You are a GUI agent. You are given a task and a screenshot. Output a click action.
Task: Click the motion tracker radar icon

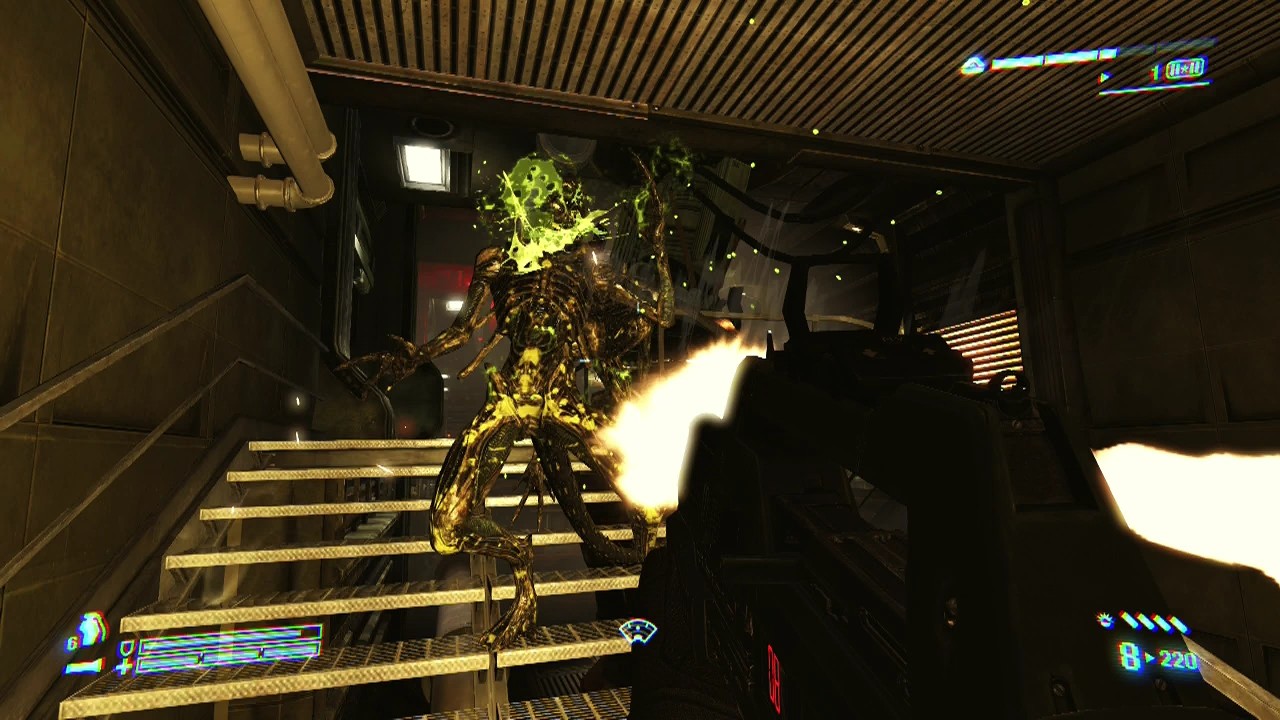637,631
